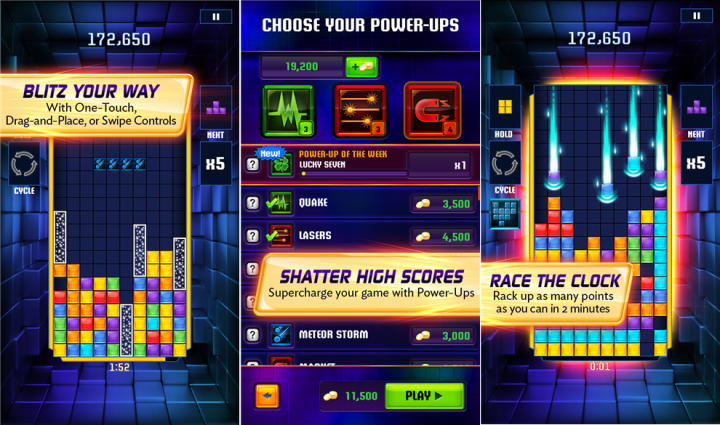
Task: Open the help info for Quake
Action: tap(253, 203)
